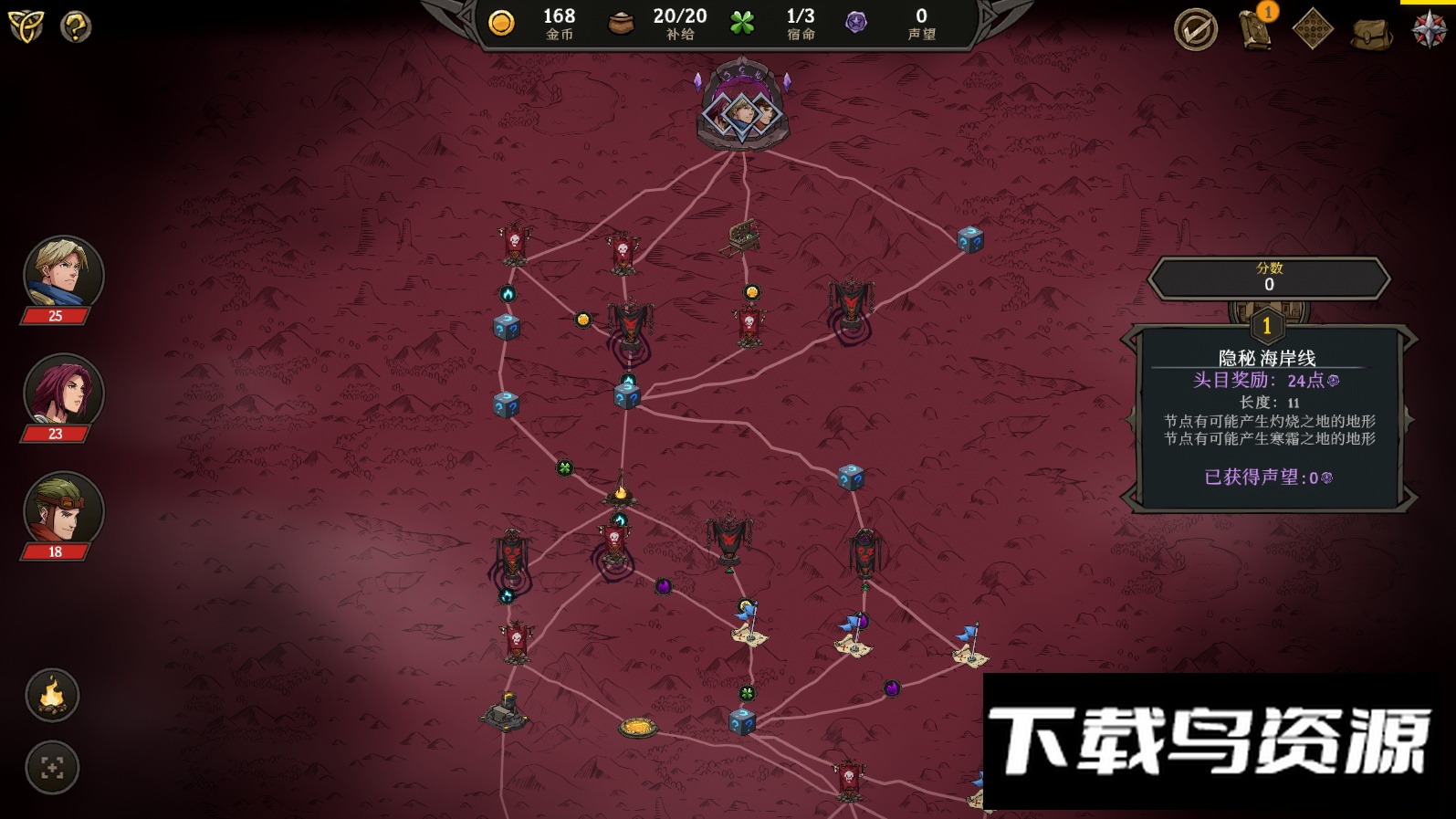
Task: Choose the treasure chest map node
Action: coord(741,237)
